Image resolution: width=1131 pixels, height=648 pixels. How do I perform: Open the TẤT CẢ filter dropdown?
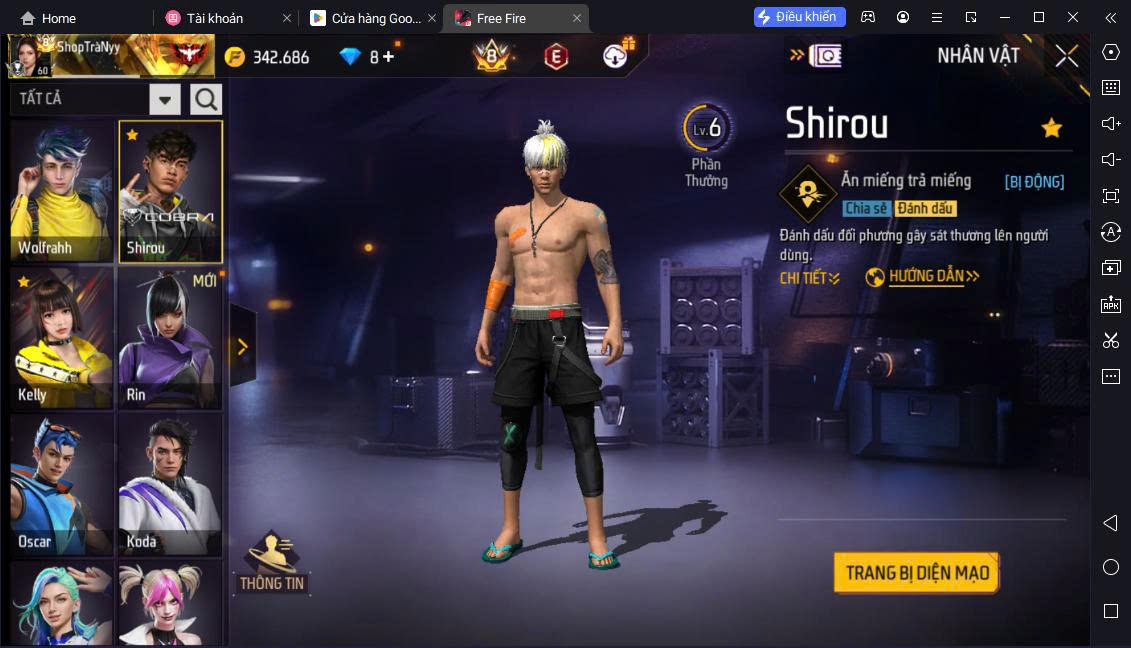pos(165,99)
